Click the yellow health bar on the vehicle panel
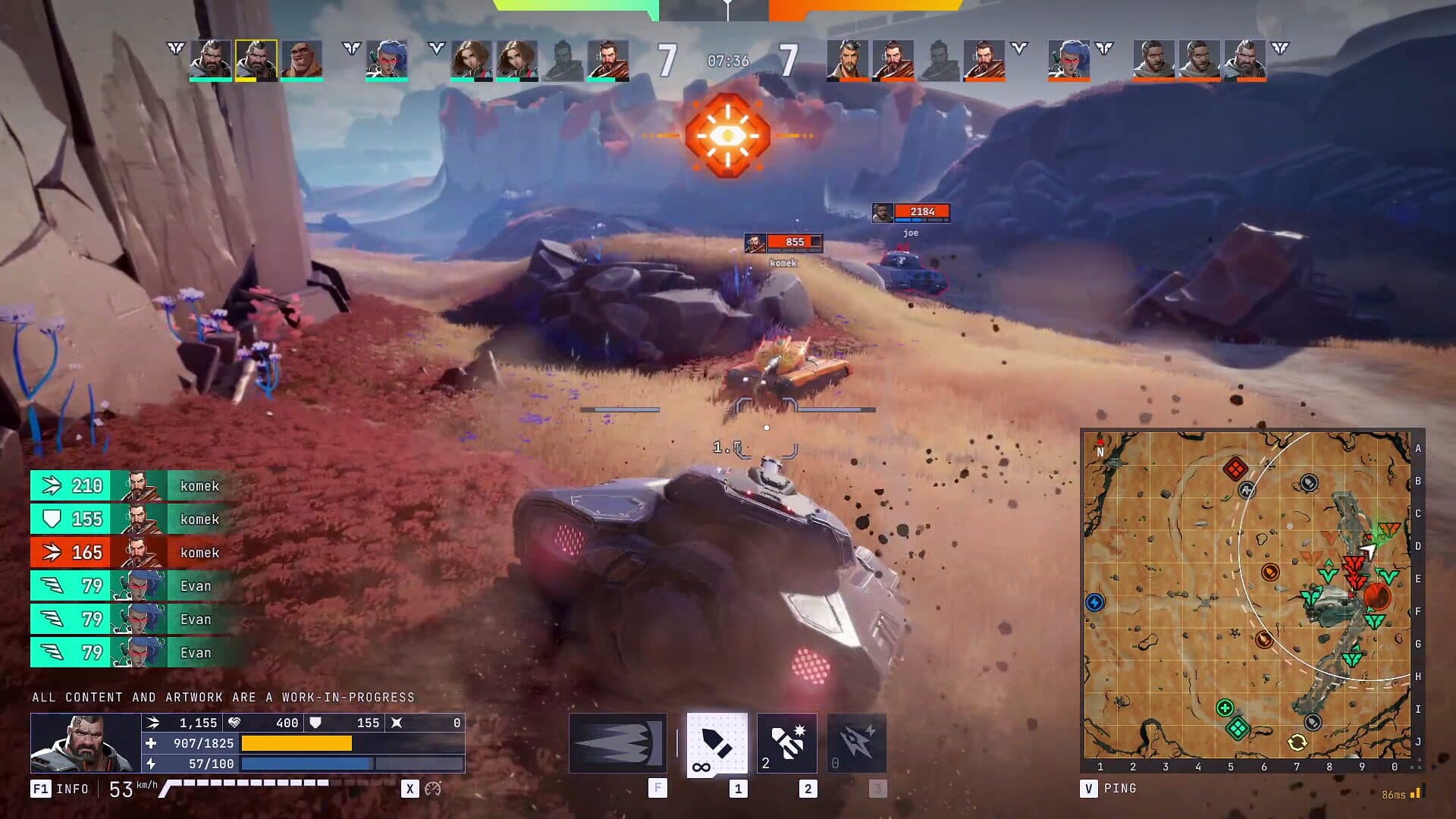This screenshot has height=819, width=1456. point(296,744)
